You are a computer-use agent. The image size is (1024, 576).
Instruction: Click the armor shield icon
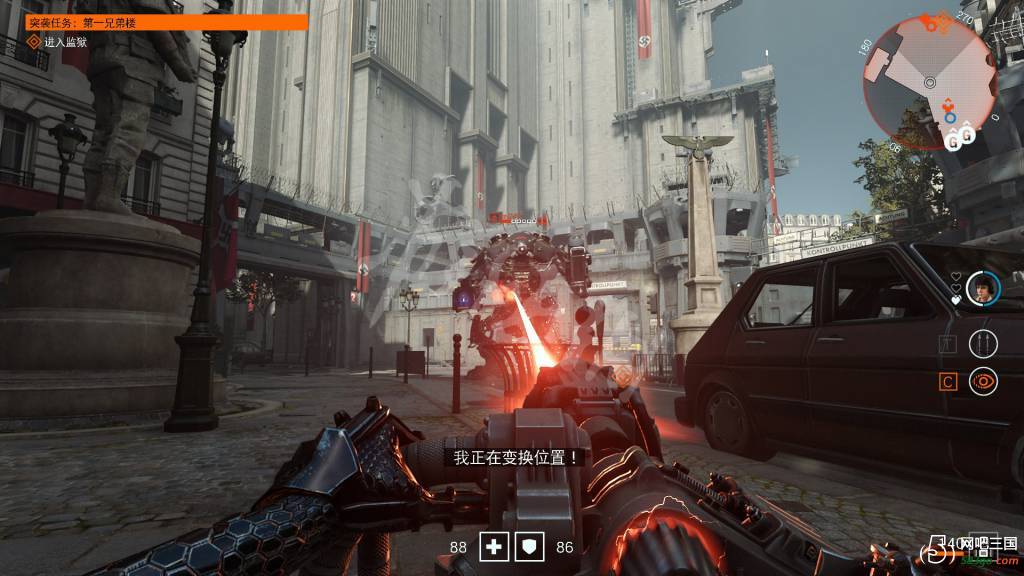click(x=530, y=547)
